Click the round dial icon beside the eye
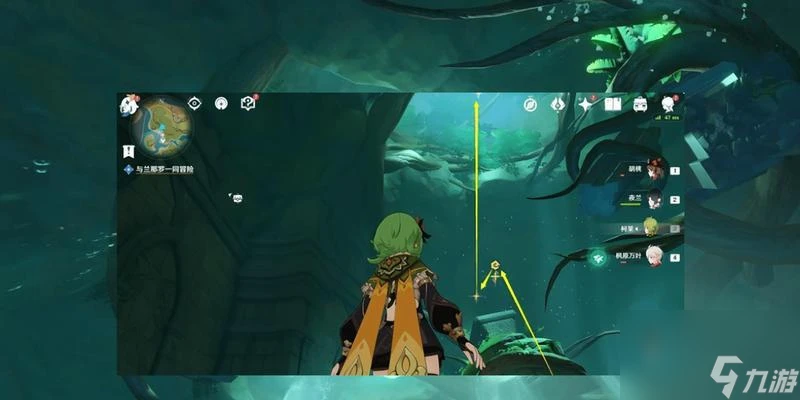Viewport: 800px width, 400px height. click(221, 103)
